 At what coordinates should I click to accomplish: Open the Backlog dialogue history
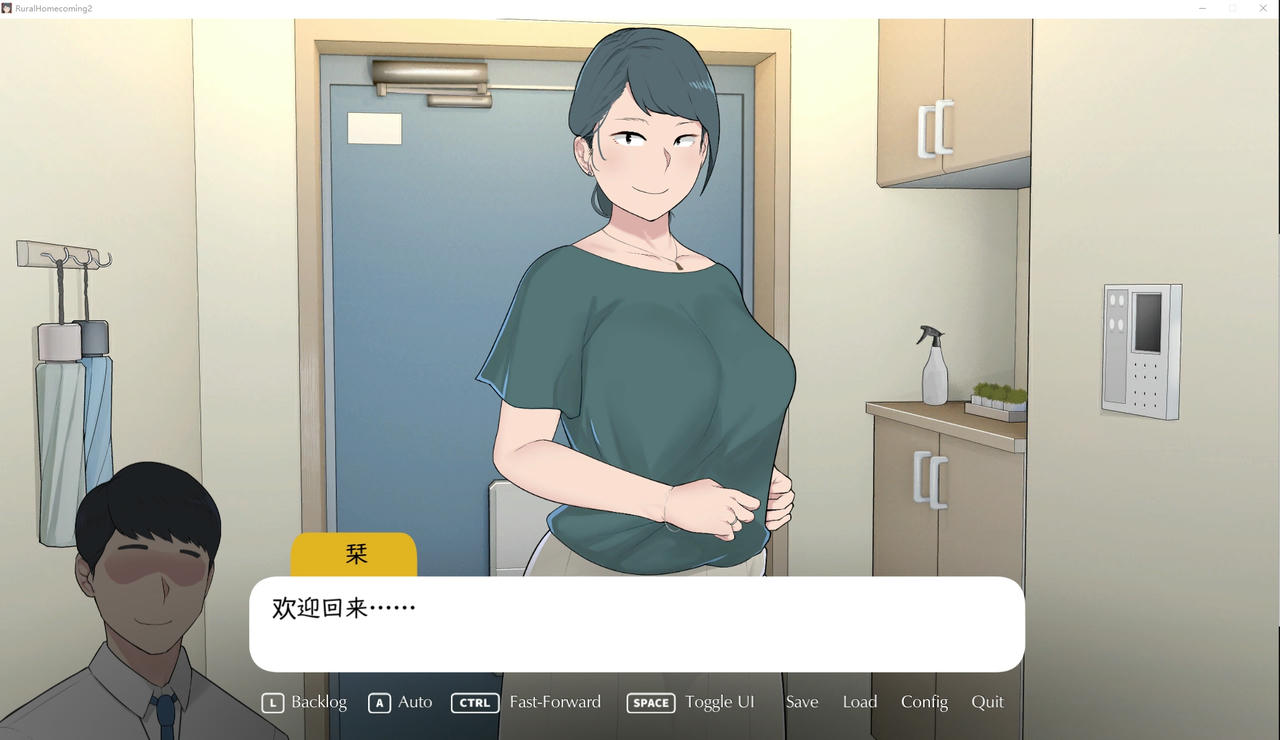point(319,702)
